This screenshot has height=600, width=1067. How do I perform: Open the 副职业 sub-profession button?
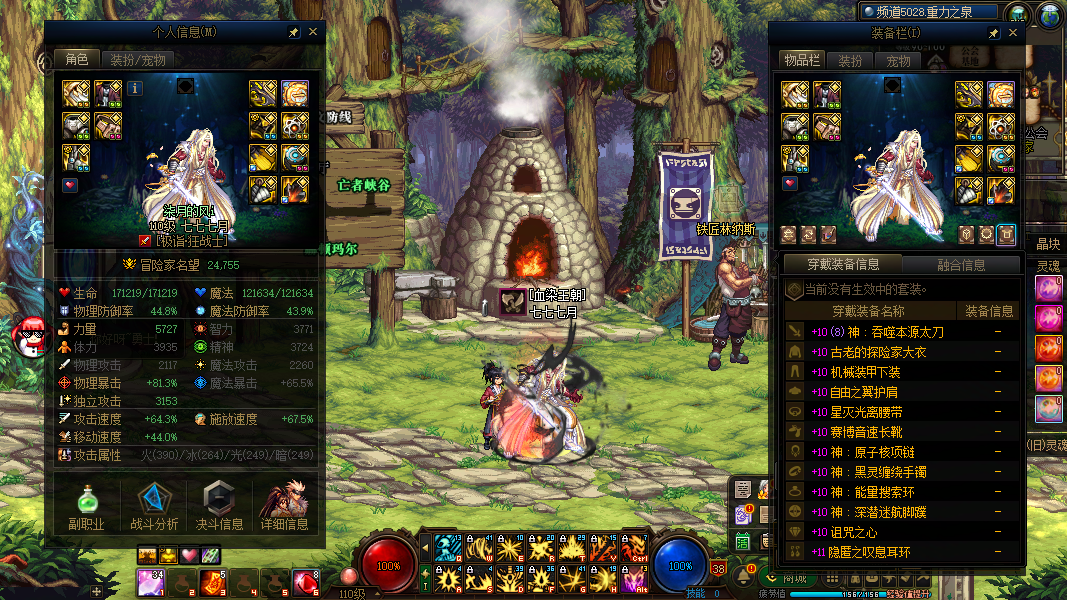pos(86,505)
